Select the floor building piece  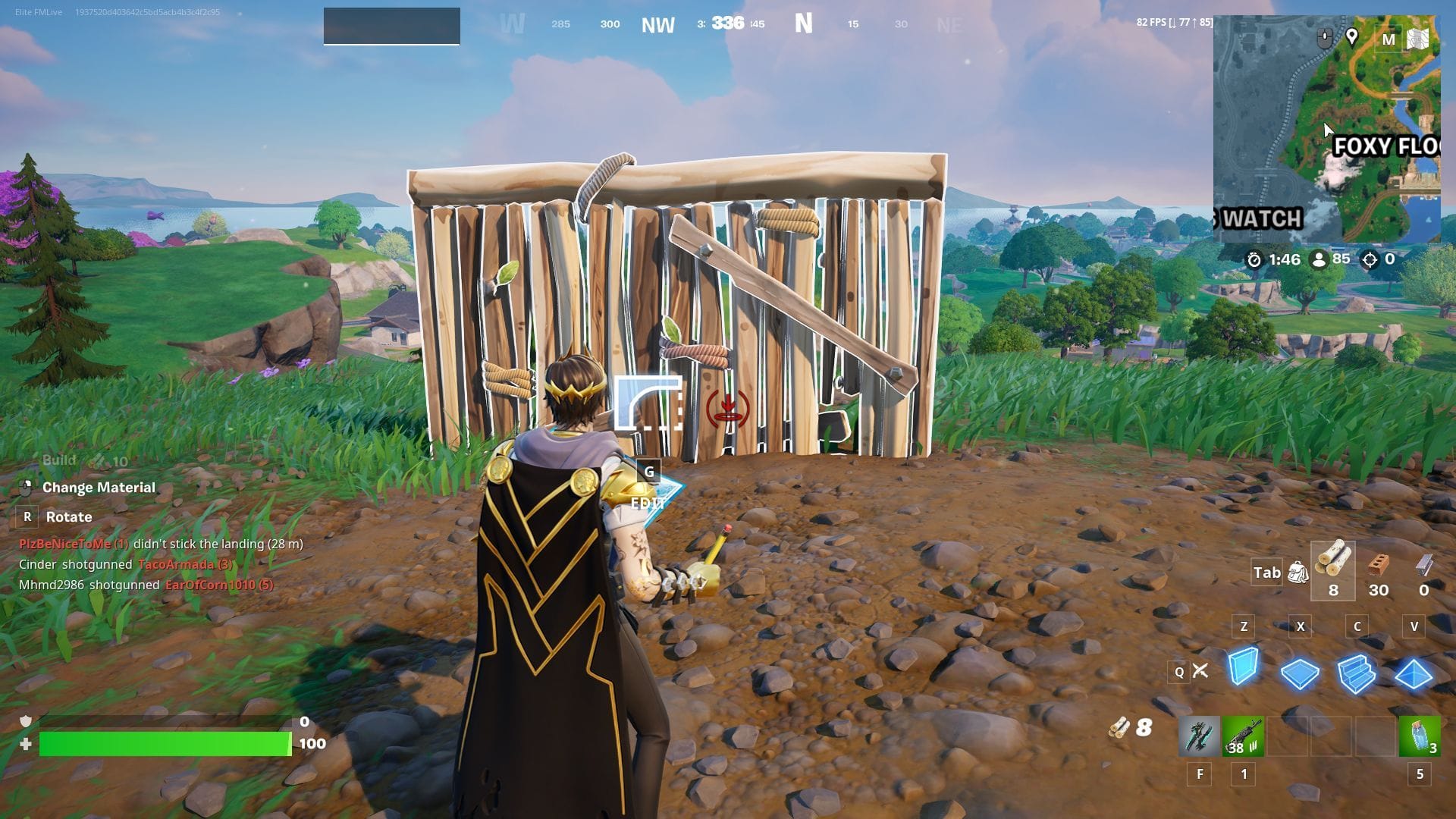coord(1300,673)
